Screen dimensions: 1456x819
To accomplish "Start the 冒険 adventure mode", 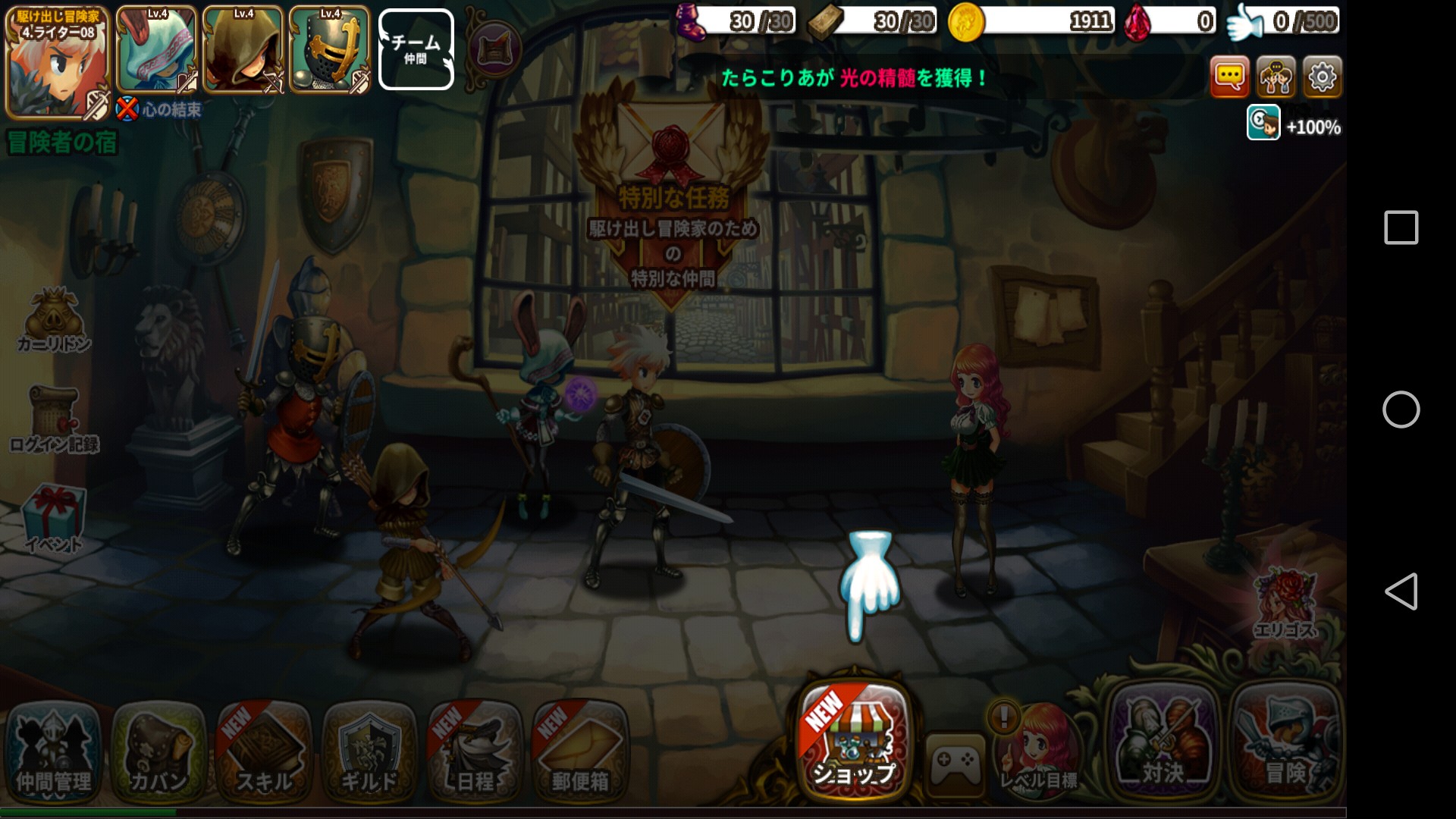I will point(1285,743).
